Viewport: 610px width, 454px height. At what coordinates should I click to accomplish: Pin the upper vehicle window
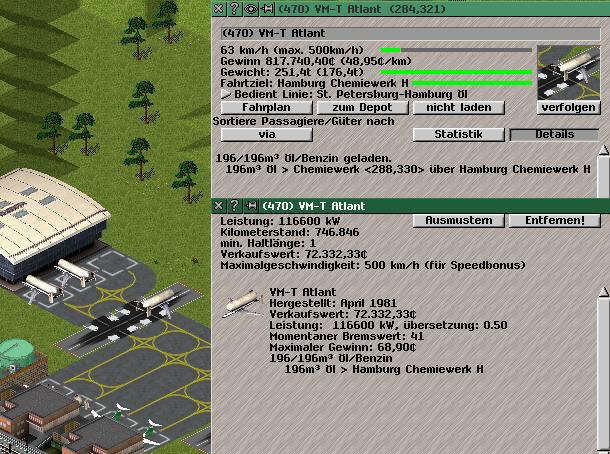pos(266,8)
